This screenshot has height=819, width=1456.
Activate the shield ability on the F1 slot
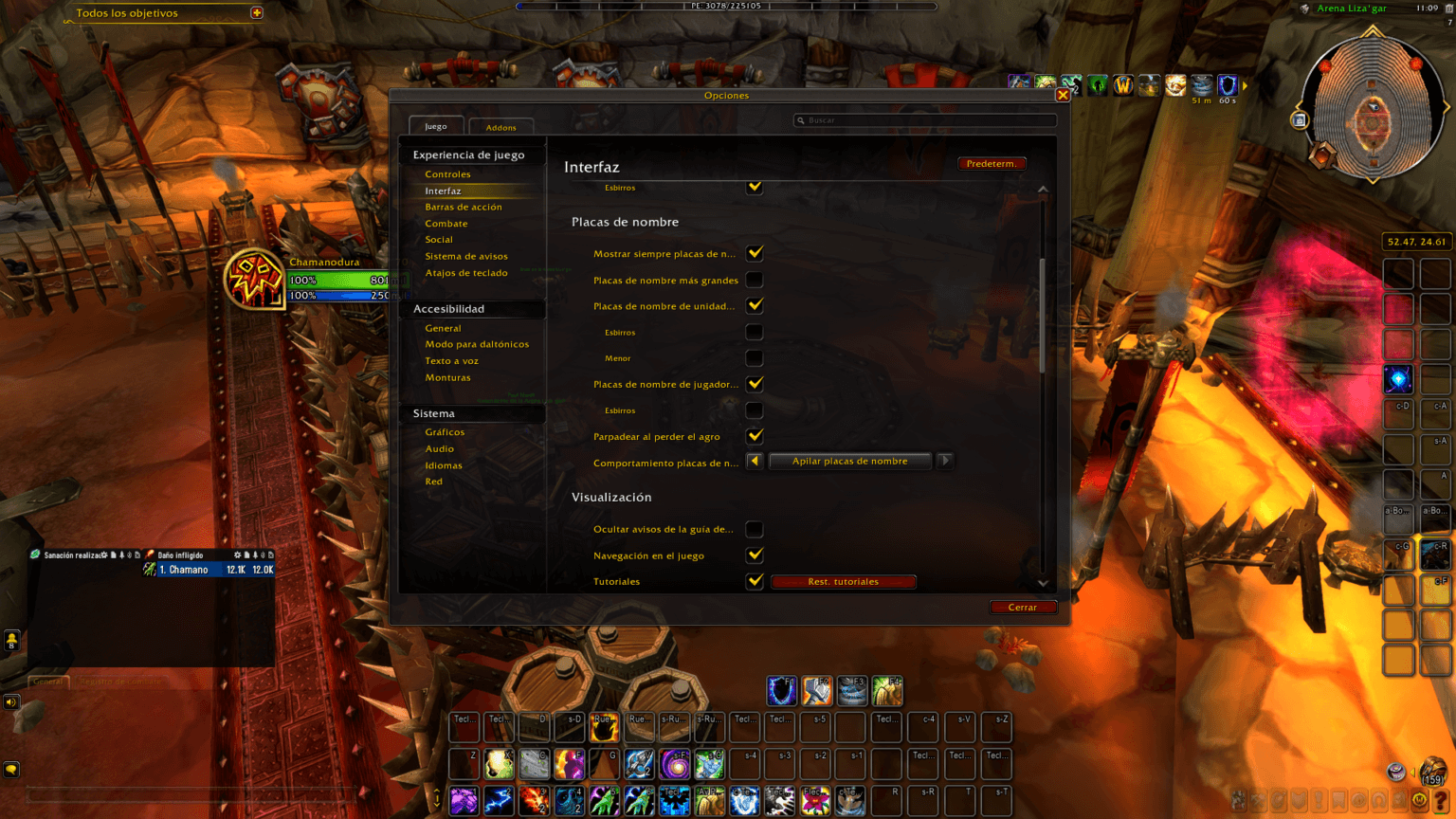782,691
